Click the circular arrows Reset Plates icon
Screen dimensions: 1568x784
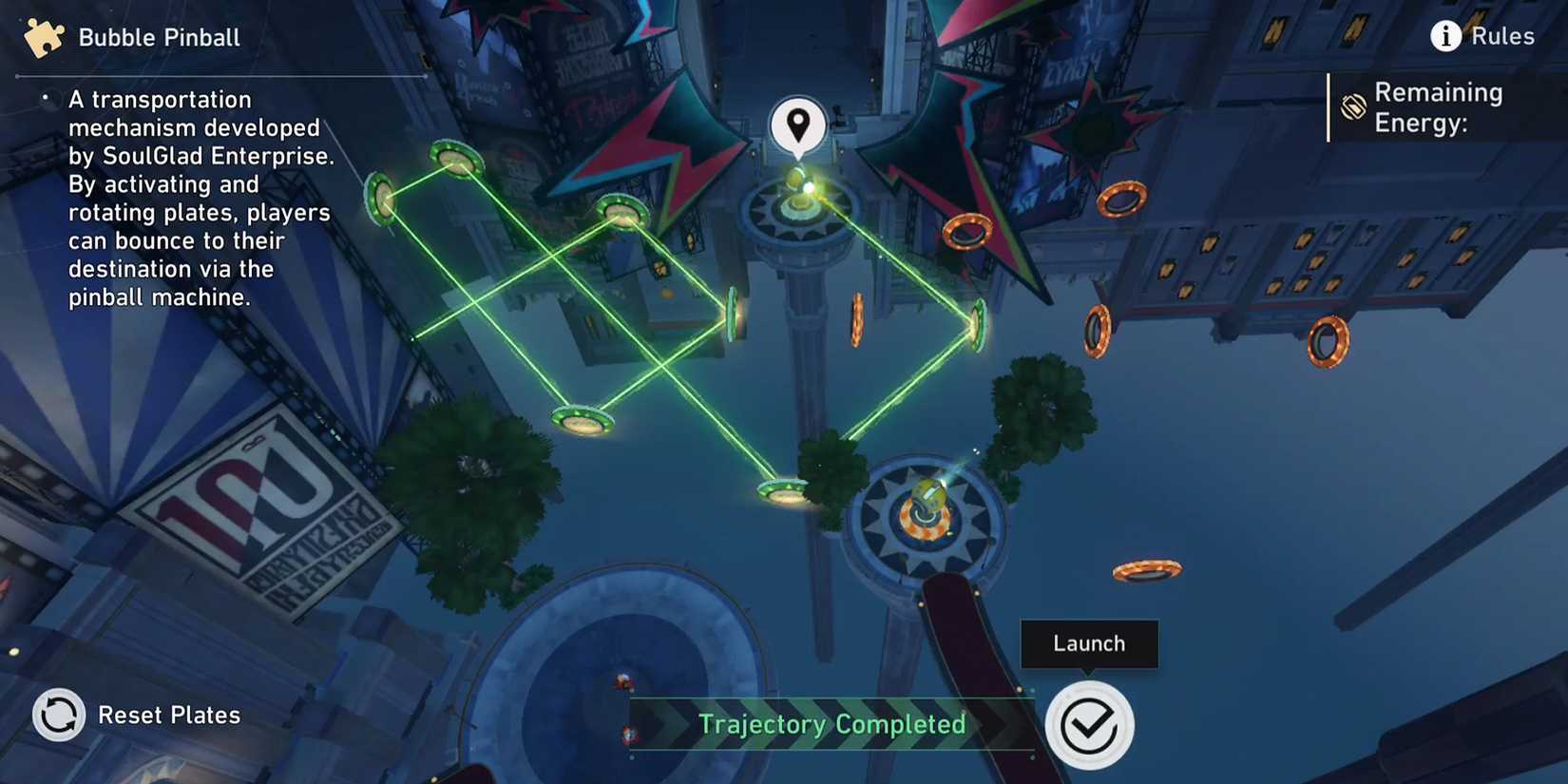(58, 715)
